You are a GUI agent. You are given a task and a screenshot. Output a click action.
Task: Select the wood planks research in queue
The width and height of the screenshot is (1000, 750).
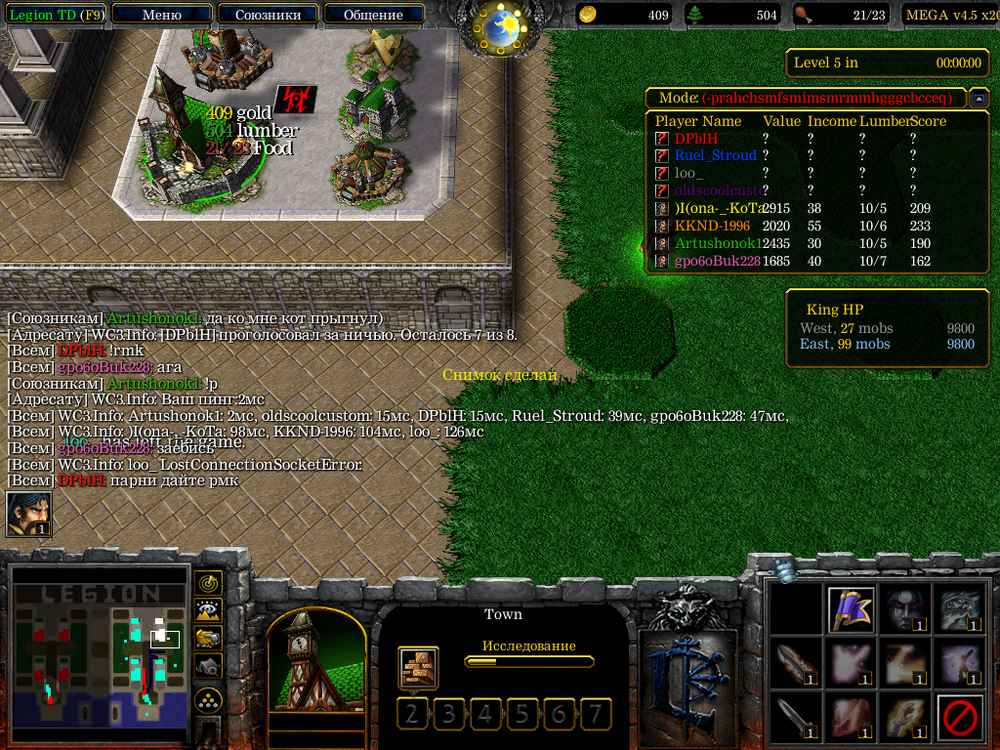pyautogui.click(x=417, y=667)
